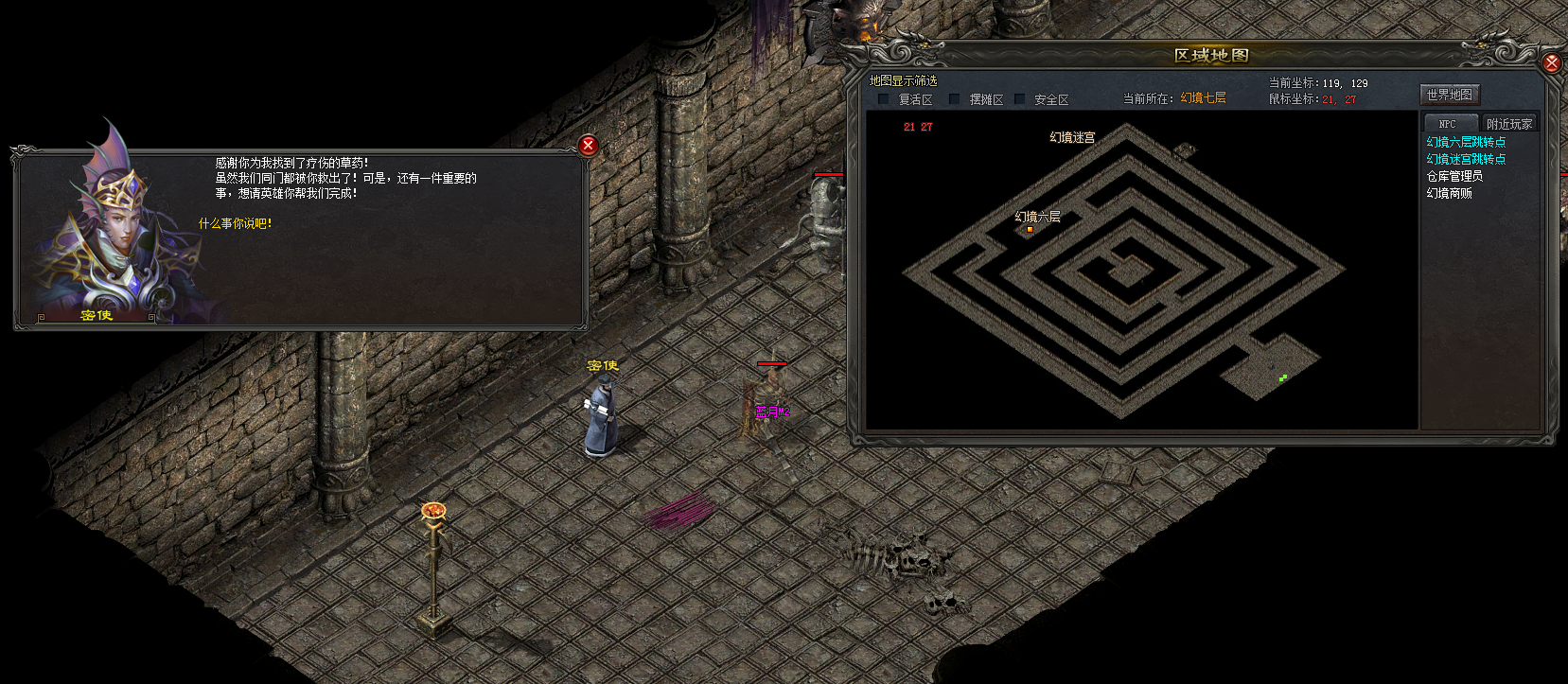The height and width of the screenshot is (684, 1568).
Task: Close the 区域地图 map window
Action: tap(1552, 62)
